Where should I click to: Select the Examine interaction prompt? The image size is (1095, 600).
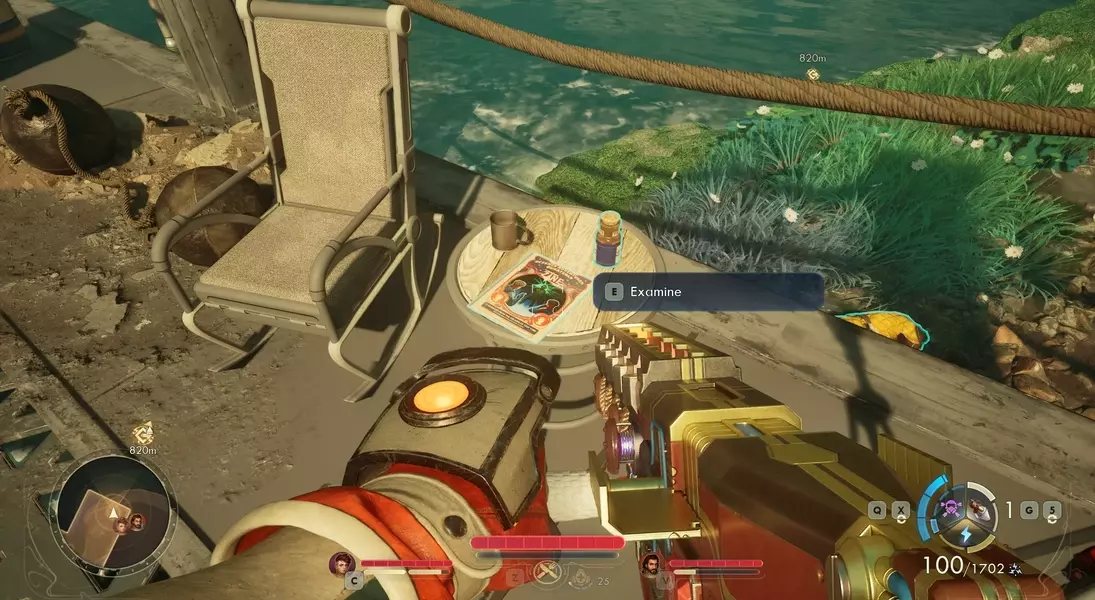pyautogui.click(x=709, y=292)
